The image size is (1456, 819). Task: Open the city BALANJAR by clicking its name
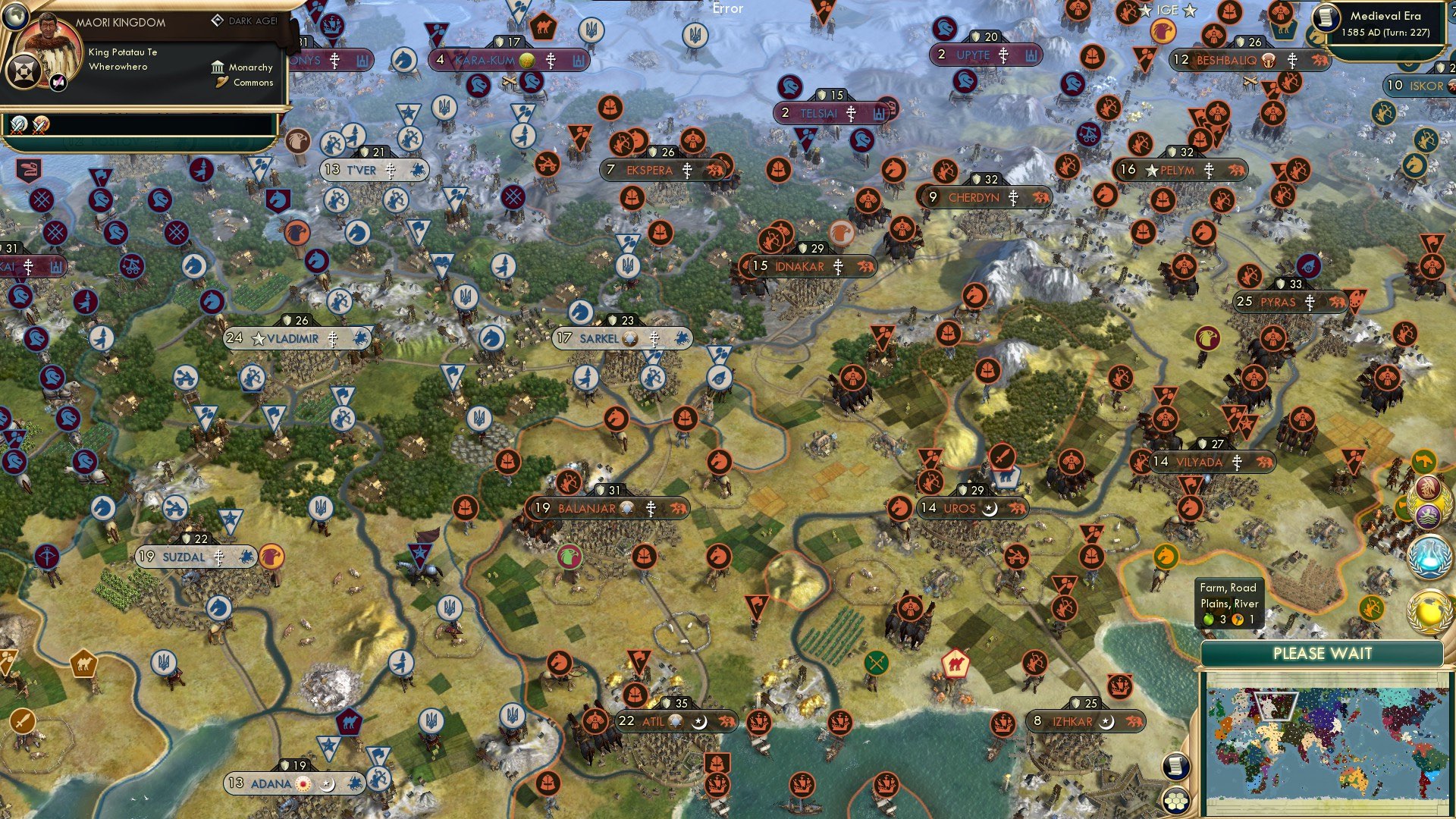coord(588,509)
